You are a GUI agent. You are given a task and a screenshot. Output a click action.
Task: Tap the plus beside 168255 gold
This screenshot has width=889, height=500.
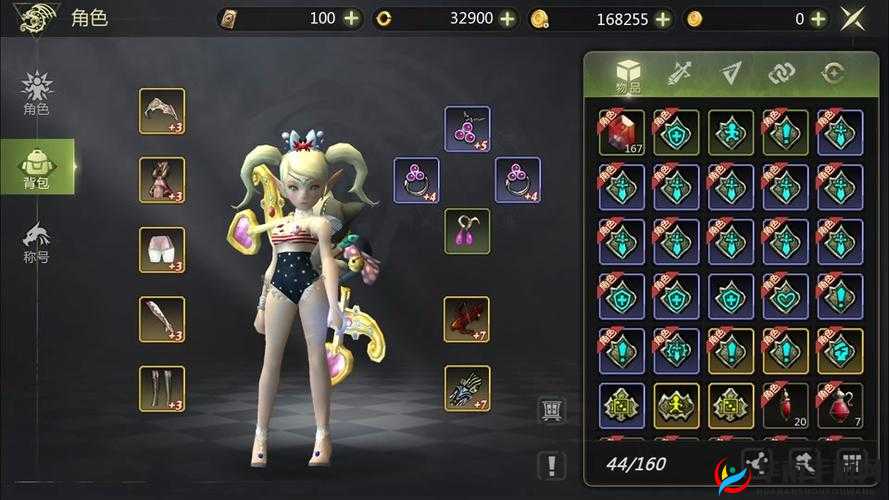tap(663, 18)
